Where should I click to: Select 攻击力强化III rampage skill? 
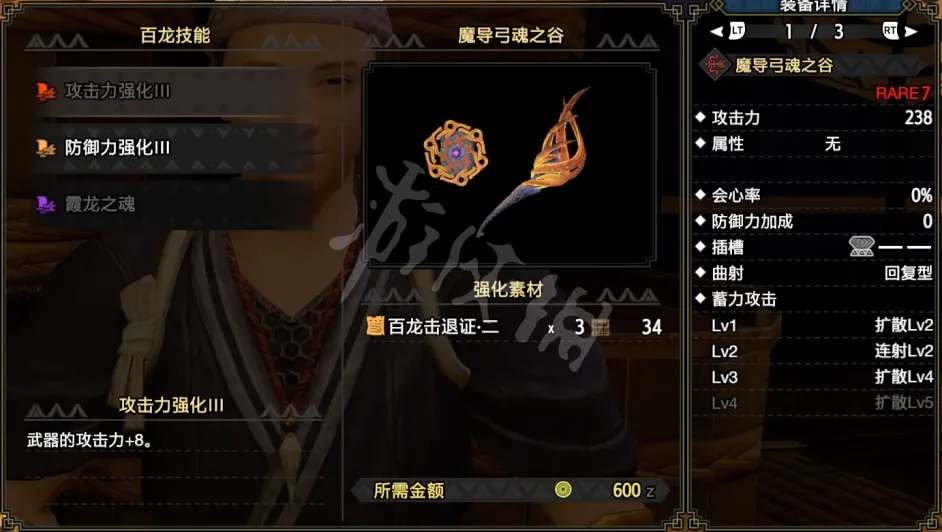pos(117,91)
